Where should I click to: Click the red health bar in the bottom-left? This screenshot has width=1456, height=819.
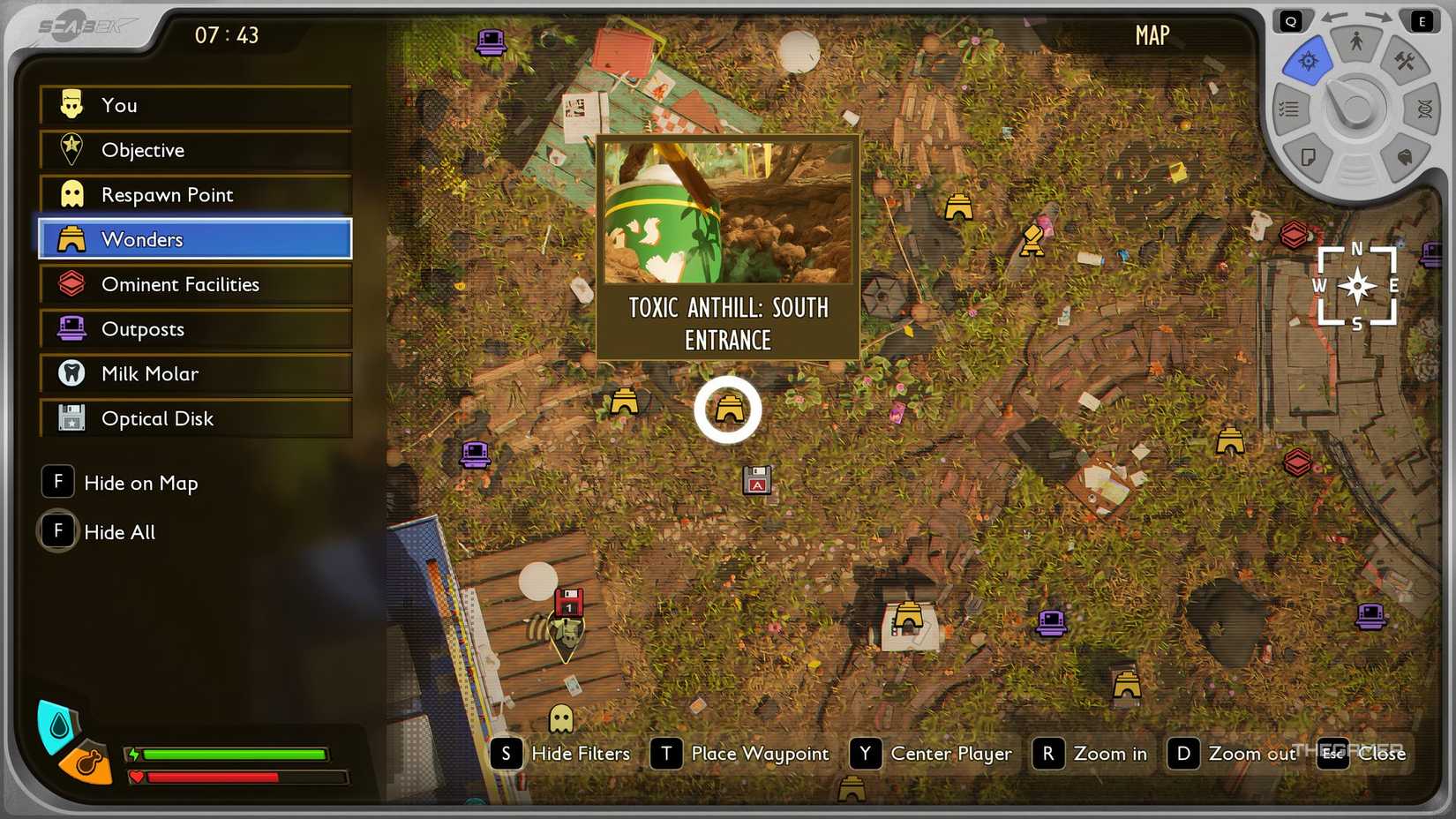[x=238, y=778]
